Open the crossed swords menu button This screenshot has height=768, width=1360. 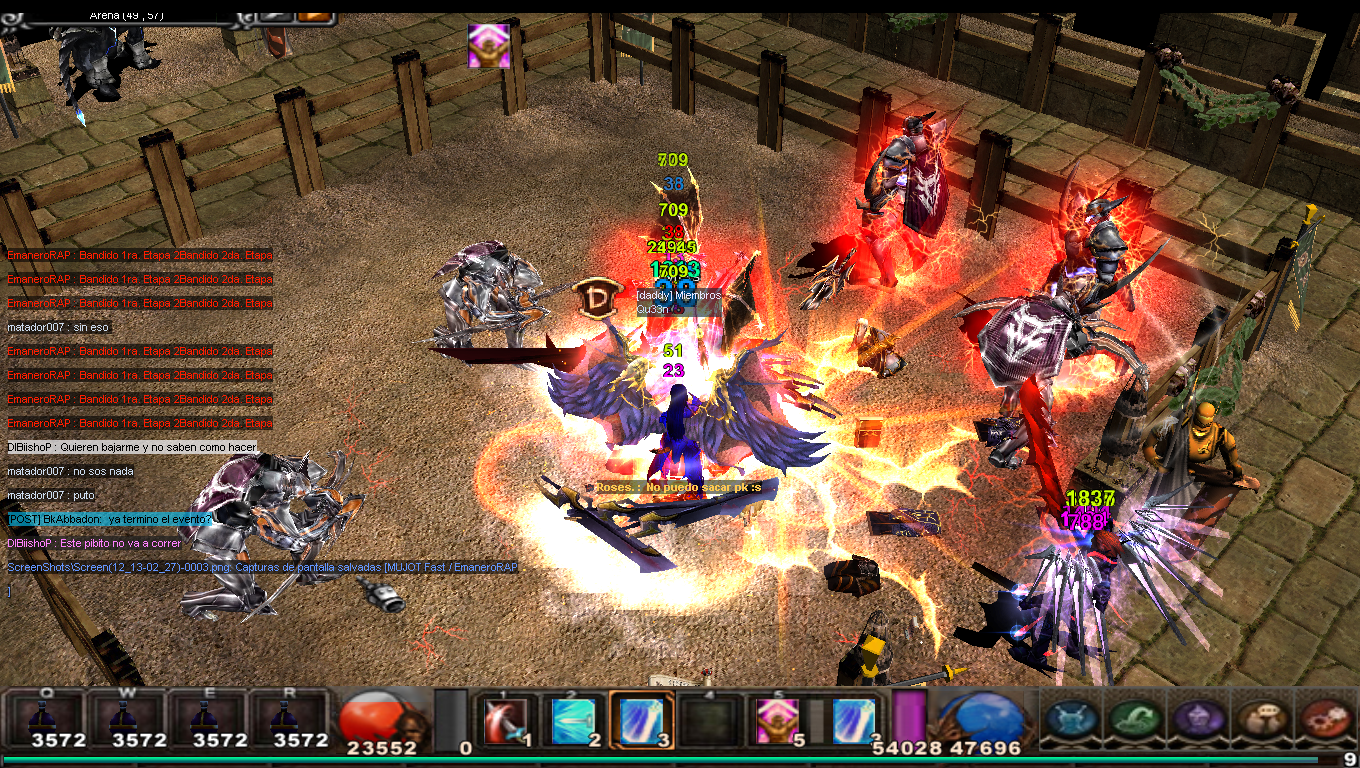pyautogui.click(x=1073, y=718)
